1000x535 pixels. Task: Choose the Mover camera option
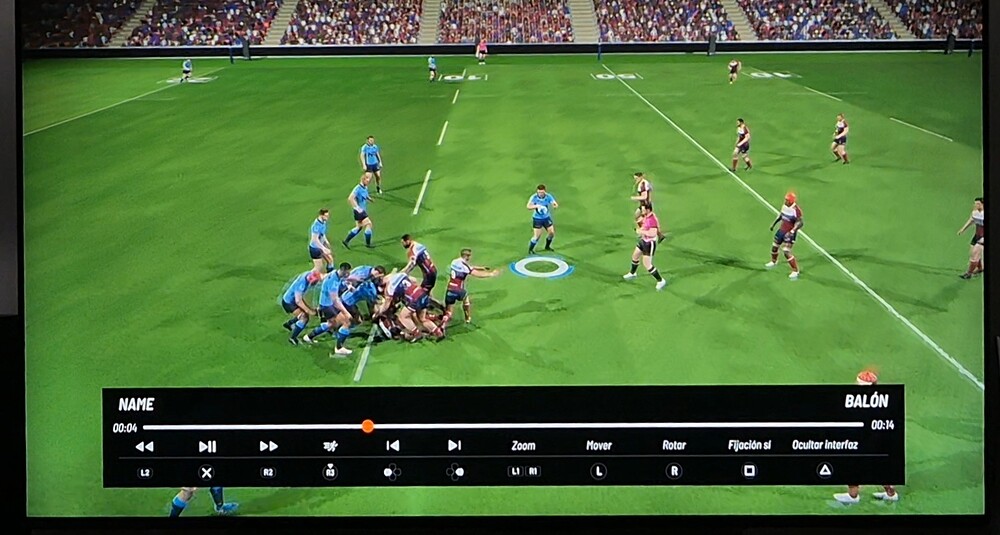coord(599,446)
